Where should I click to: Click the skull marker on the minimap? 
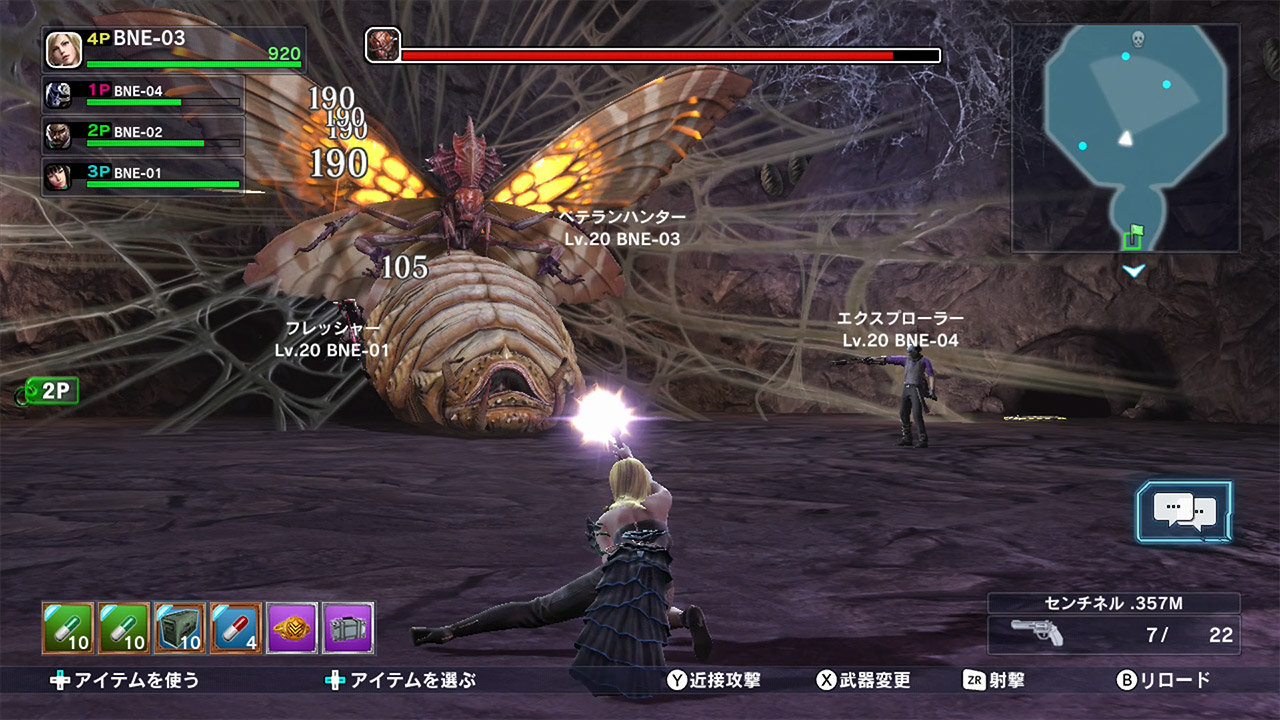(1136, 41)
